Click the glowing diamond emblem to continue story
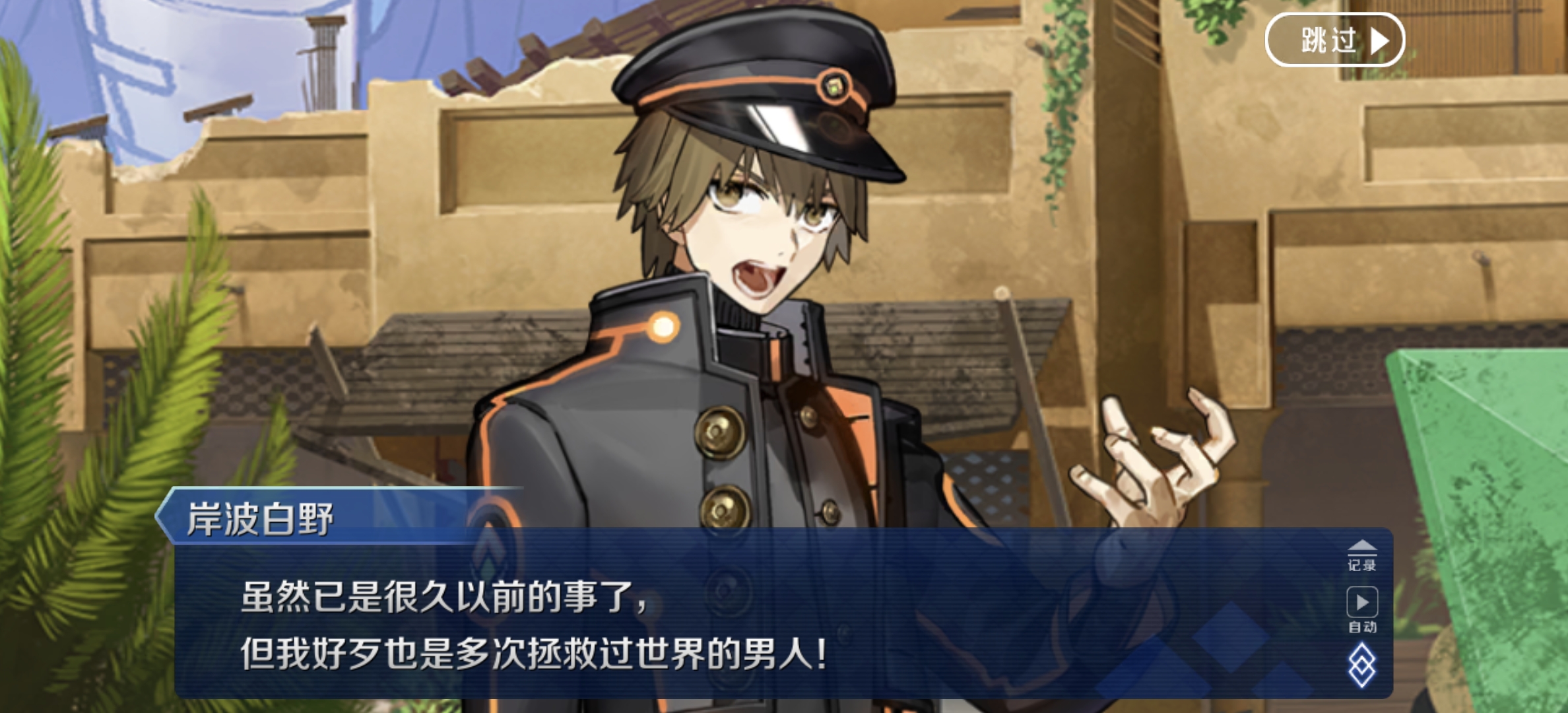Screen dimensions: 1568x713 click(x=1362, y=665)
